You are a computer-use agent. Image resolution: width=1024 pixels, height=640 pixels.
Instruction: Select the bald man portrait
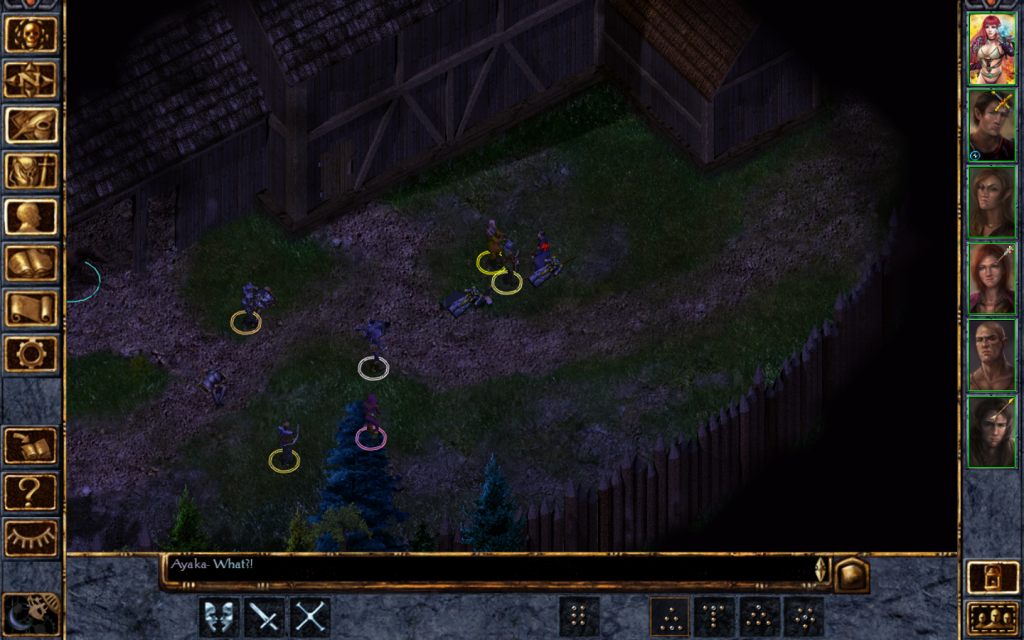coord(992,354)
